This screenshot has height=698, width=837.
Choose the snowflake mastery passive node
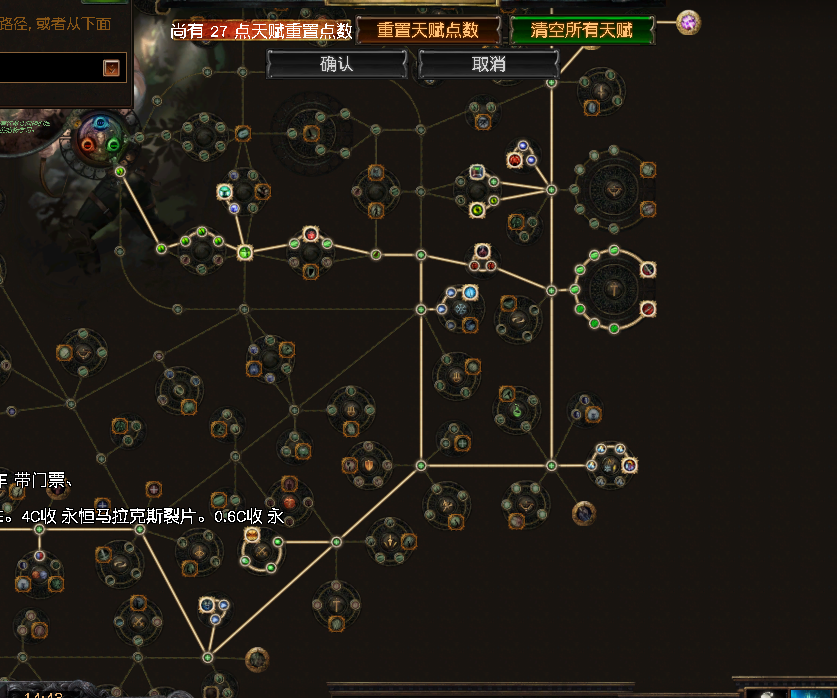click(x=460, y=309)
